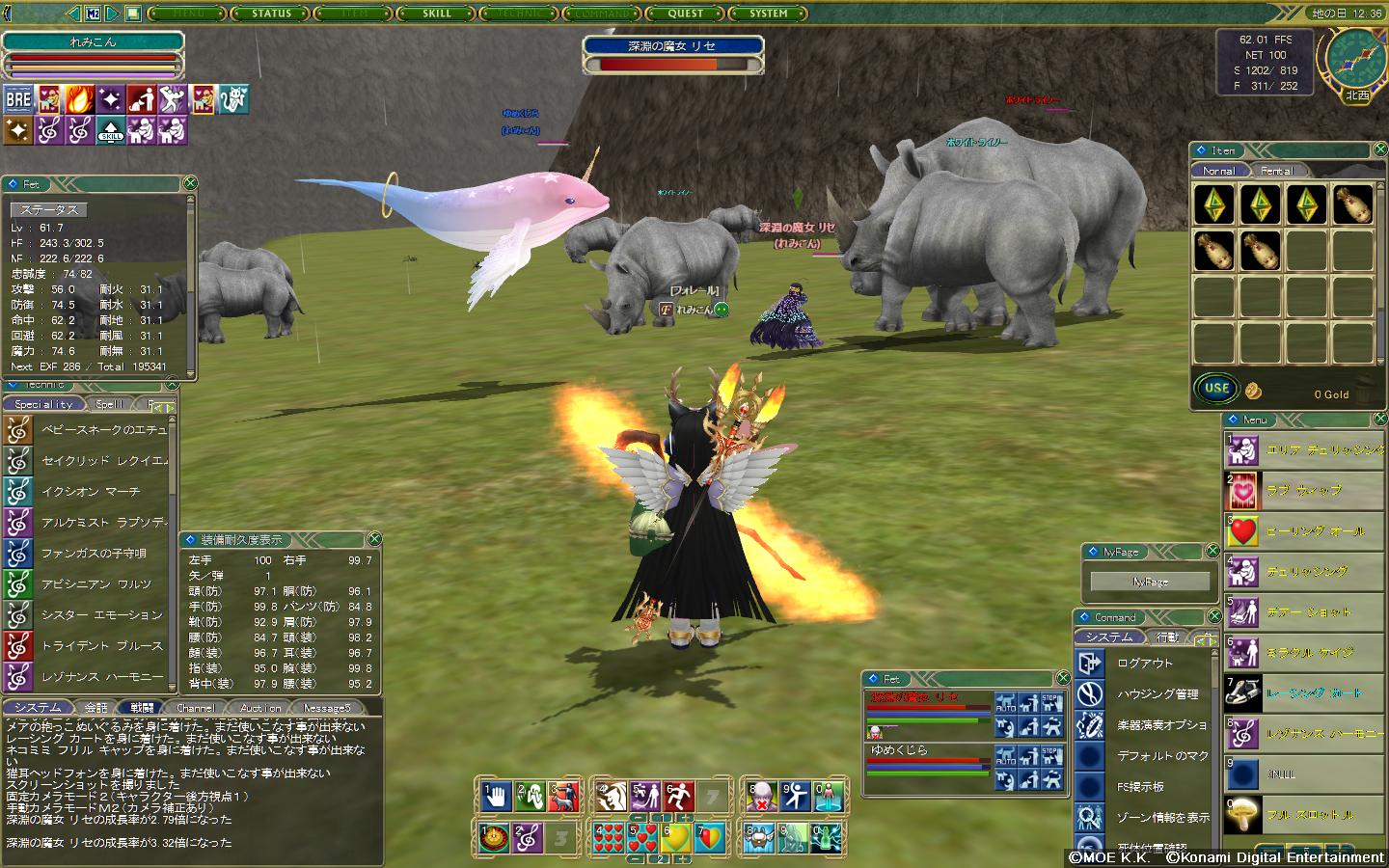The height and width of the screenshot is (868, 1389).
Task: Open the QUEST menu
Action: pyautogui.click(x=686, y=14)
